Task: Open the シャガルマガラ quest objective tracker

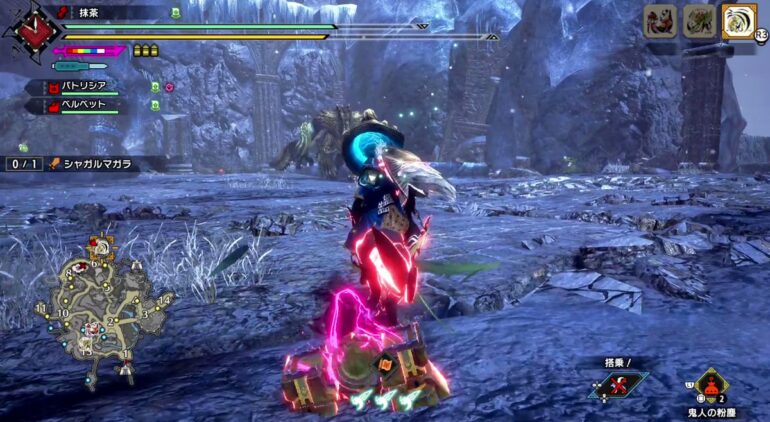Action: (x=85, y=163)
